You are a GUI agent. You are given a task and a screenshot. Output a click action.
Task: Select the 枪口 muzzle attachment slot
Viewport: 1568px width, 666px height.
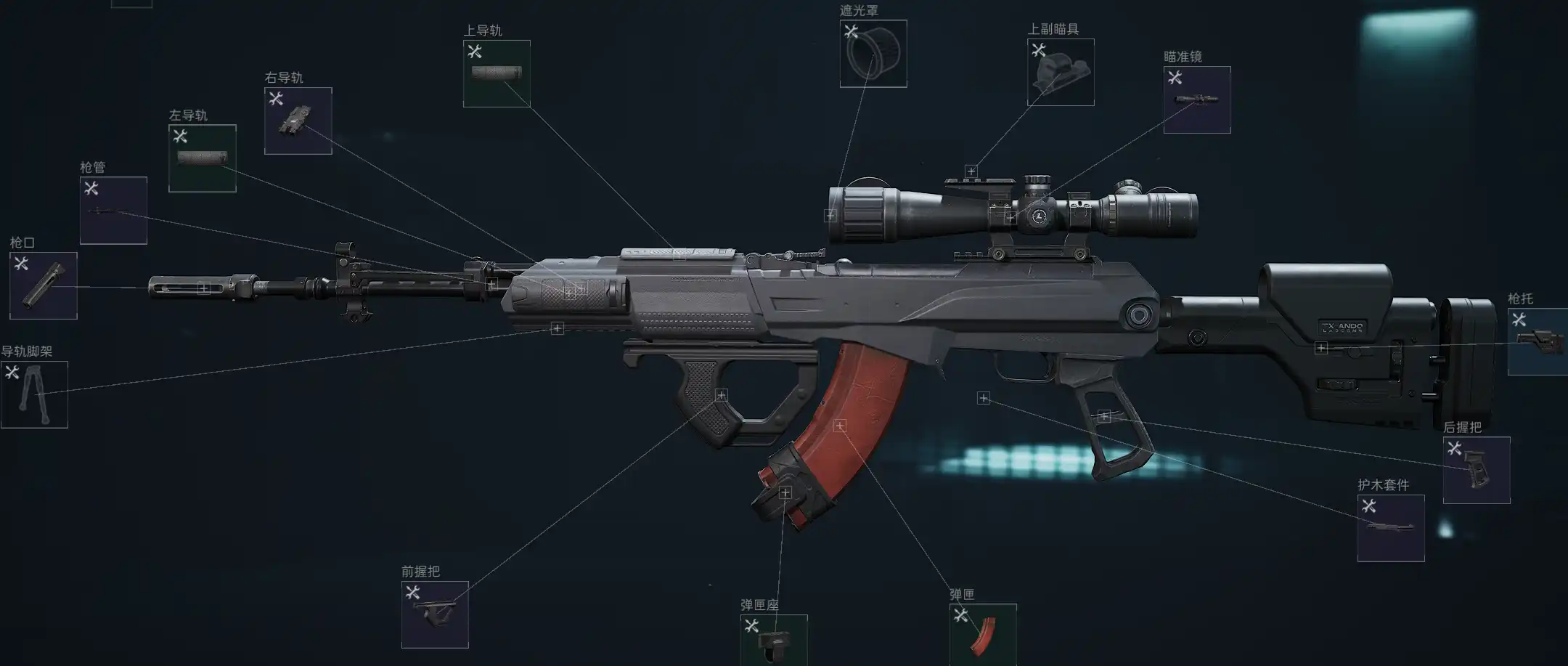44,285
